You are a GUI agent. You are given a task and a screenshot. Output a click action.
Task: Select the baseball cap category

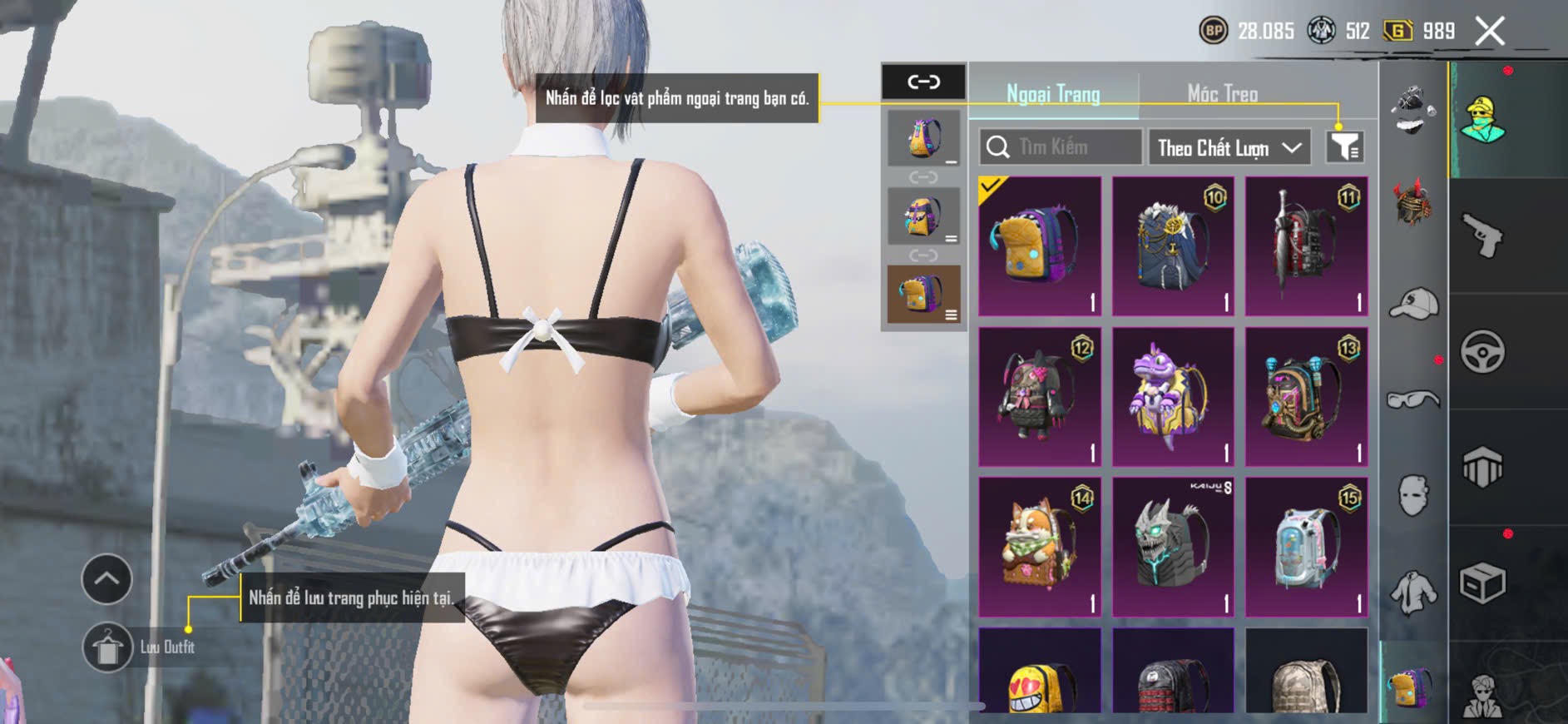1413,303
